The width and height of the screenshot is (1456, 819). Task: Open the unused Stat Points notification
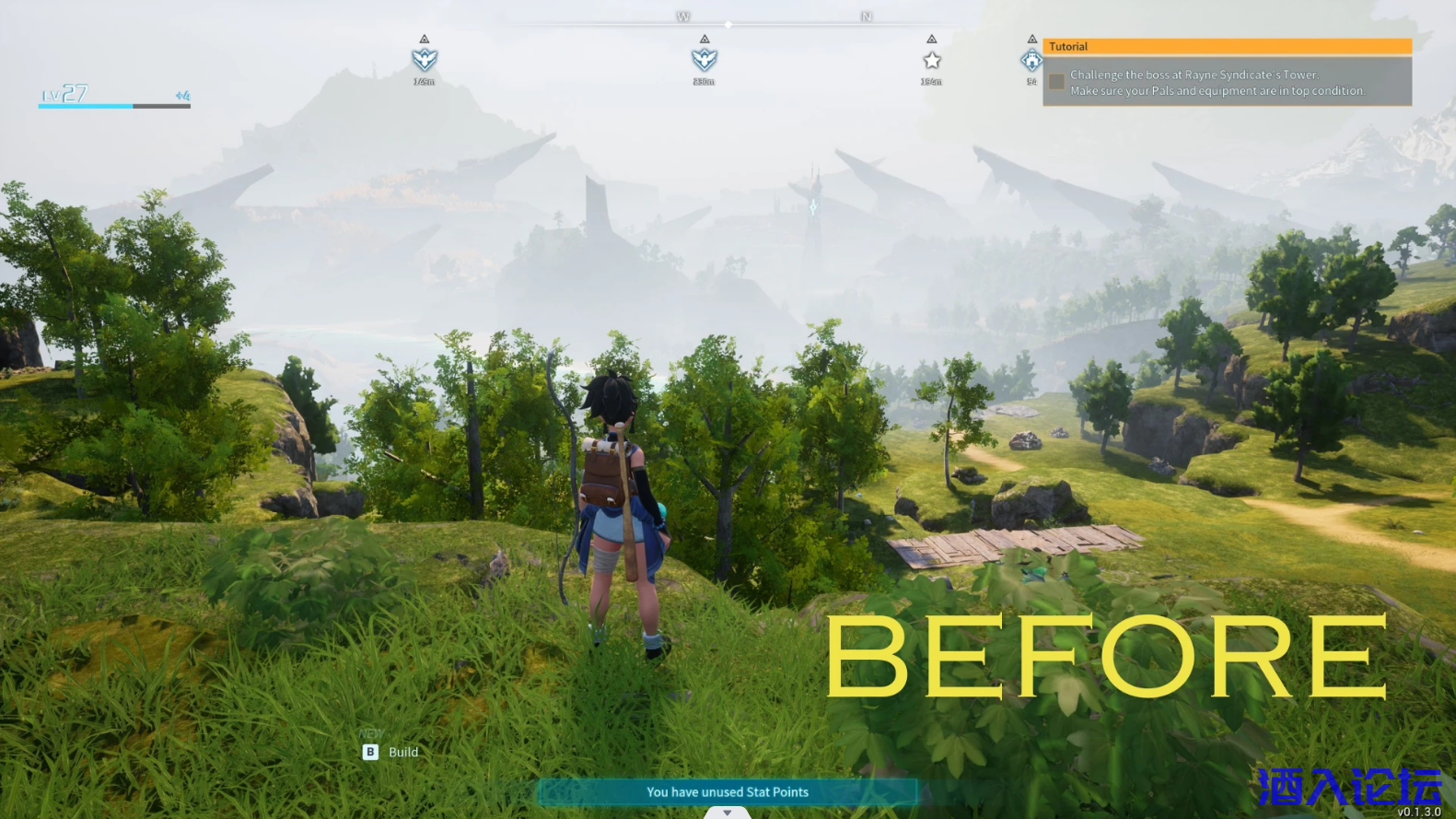pos(728,792)
